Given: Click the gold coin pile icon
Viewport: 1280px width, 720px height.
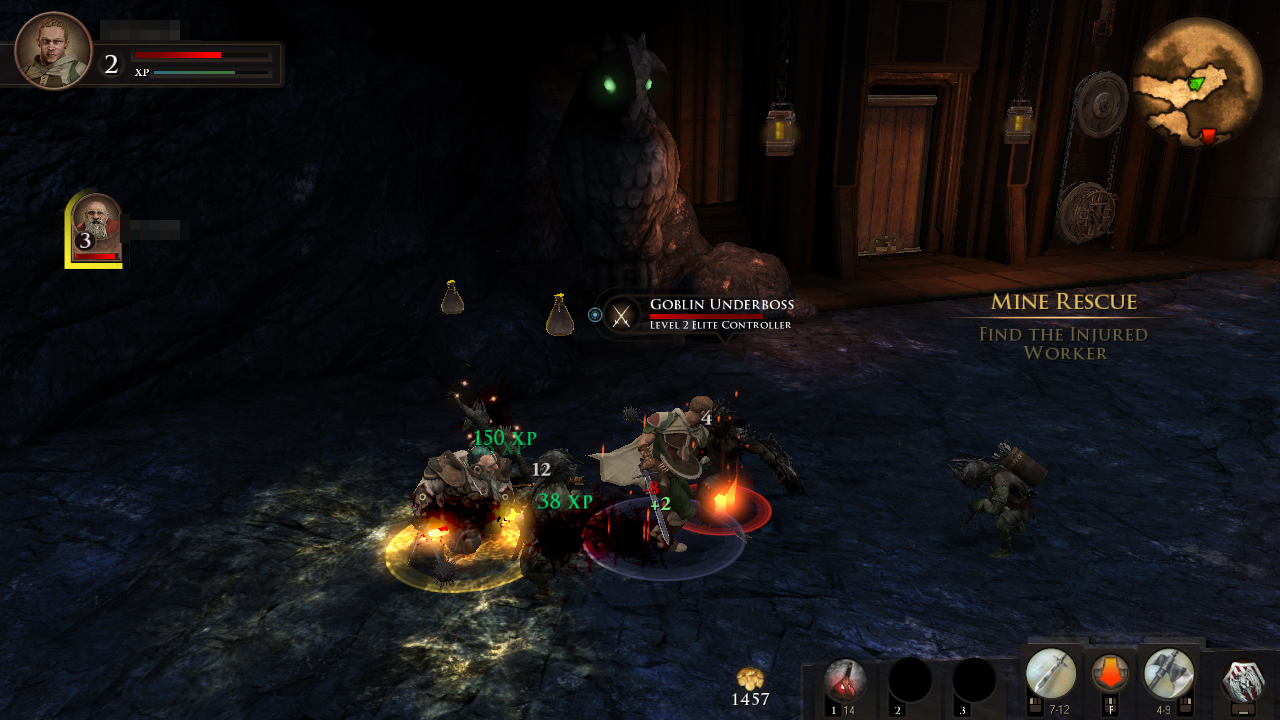Looking at the screenshot, I should (750, 679).
